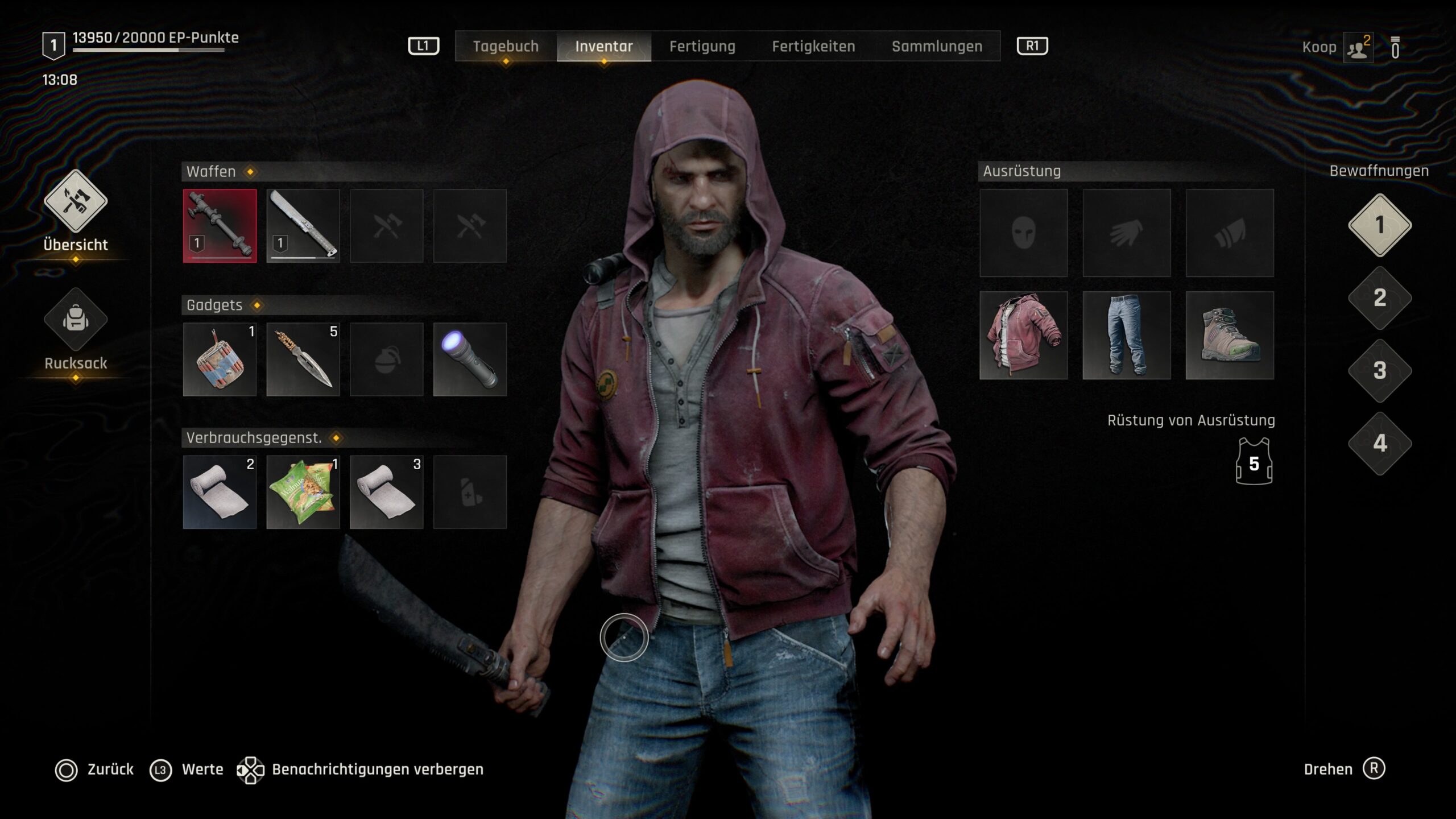Screen dimensions: 1456x819
Task: Choose the hiking boots equipment slot
Action: [x=1230, y=336]
